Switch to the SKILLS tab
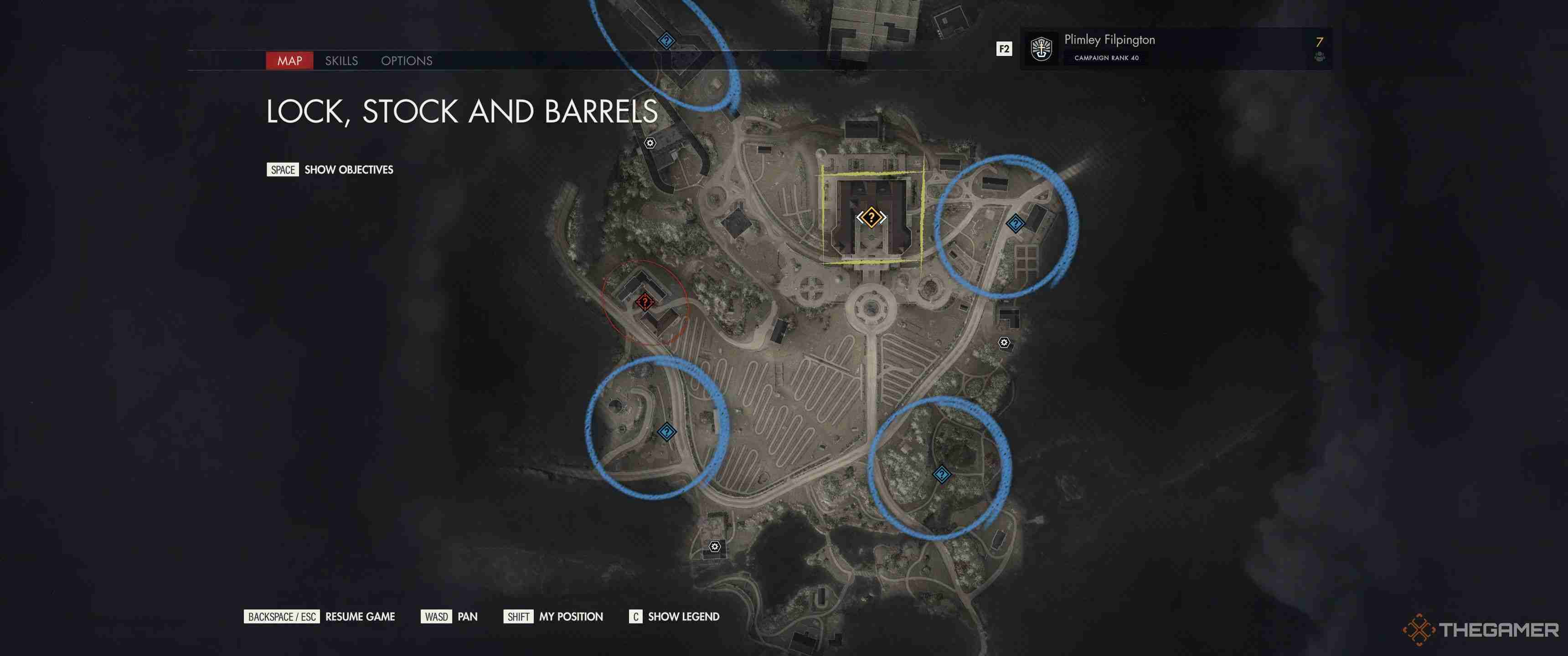Screen dimensions: 1568x656 (341, 61)
